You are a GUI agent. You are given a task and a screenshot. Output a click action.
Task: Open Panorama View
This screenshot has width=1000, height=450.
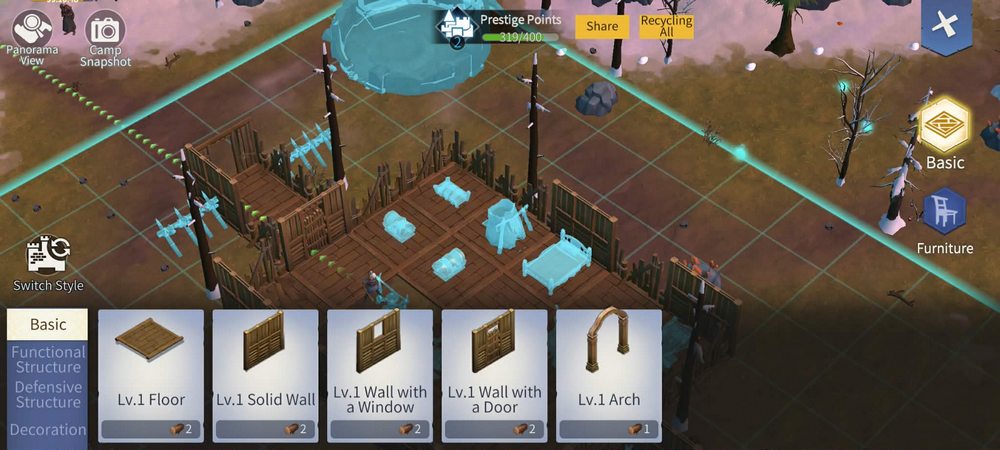pyautogui.click(x=33, y=28)
